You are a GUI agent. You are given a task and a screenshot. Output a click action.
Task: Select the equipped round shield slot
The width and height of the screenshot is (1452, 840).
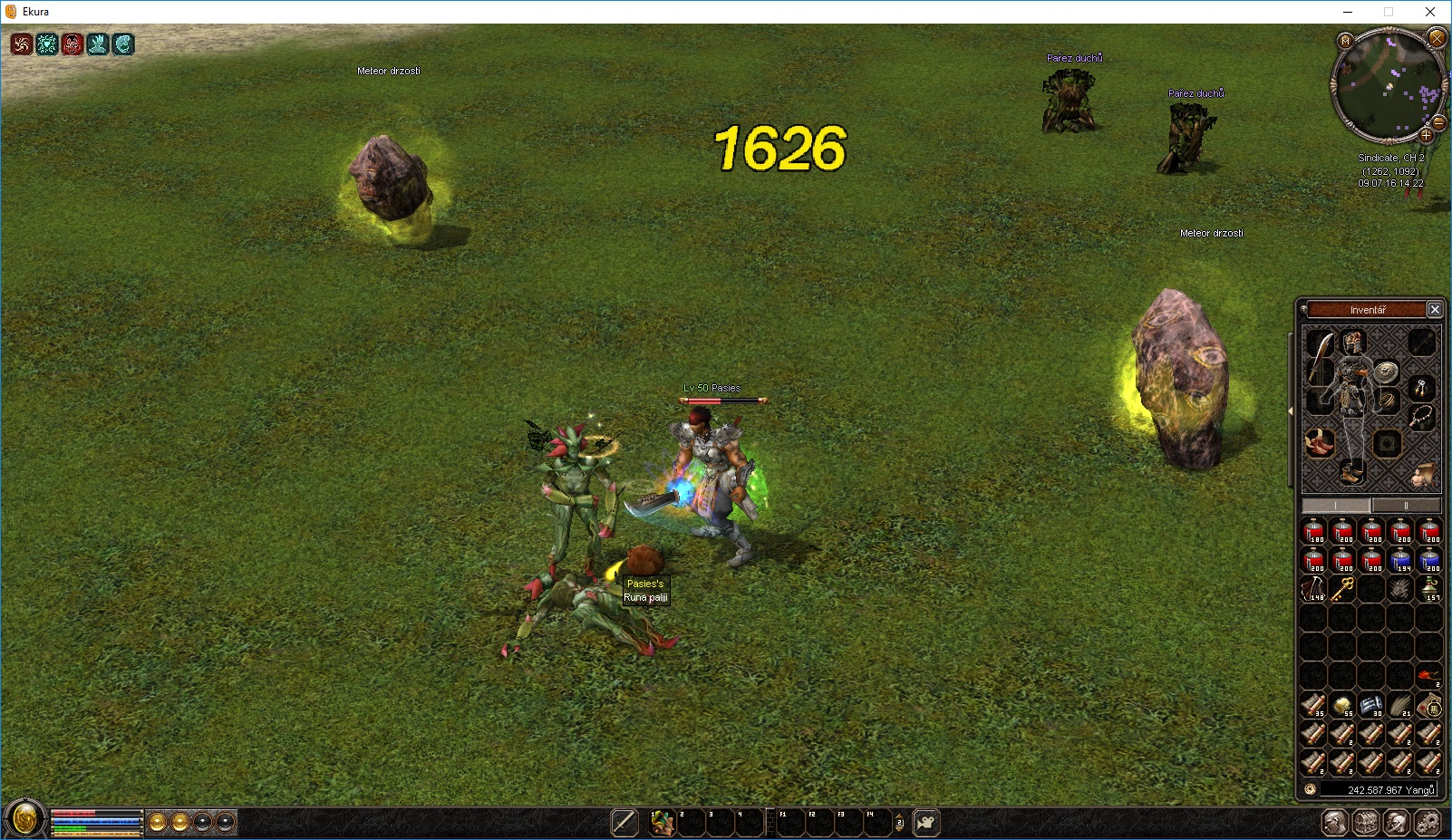tap(1386, 372)
